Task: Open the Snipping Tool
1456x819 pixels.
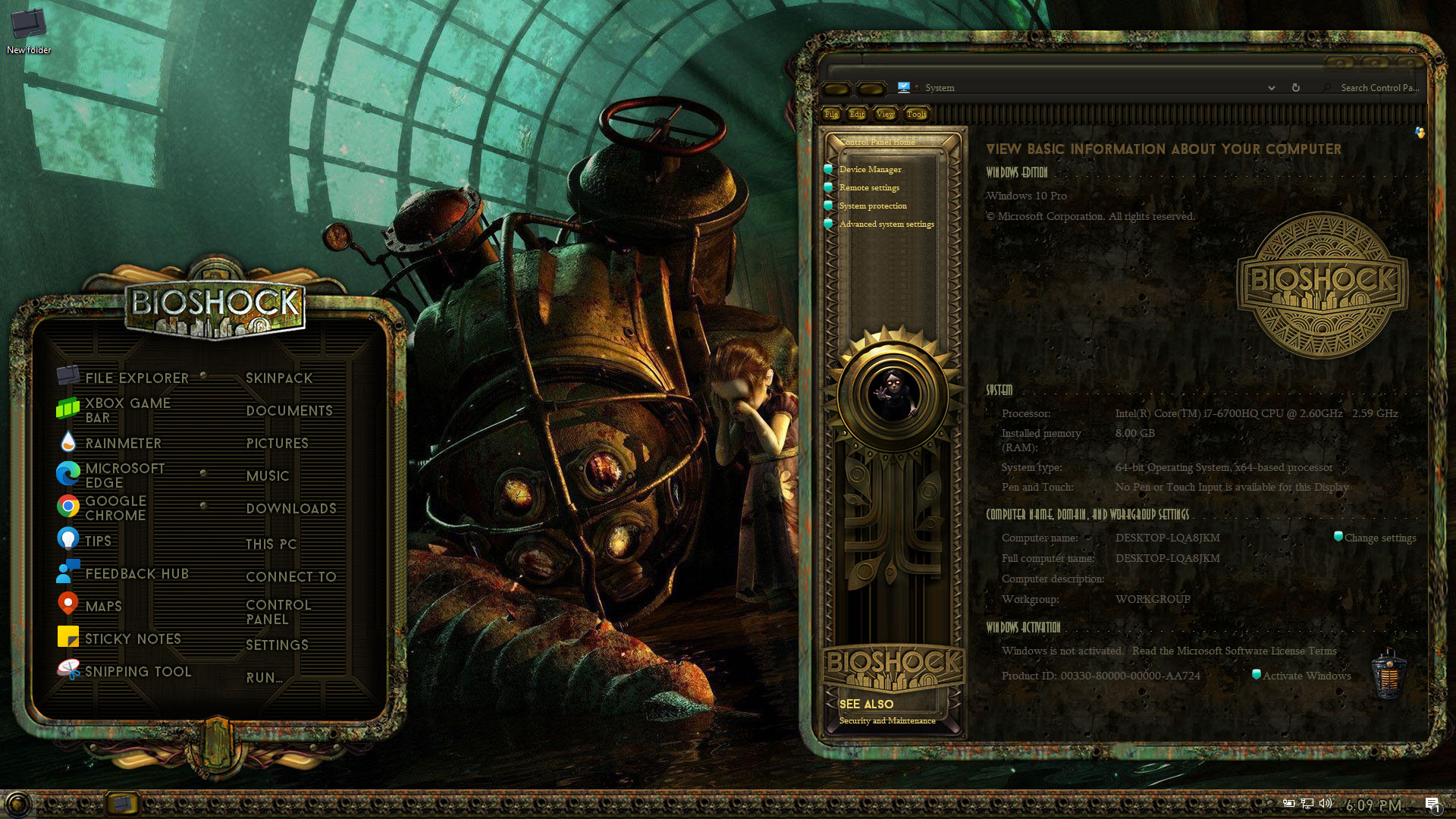Action: coord(137,672)
